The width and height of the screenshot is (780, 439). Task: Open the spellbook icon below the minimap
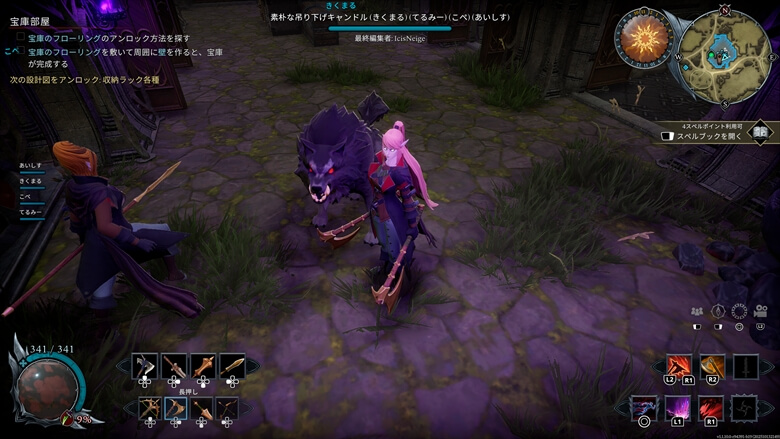tap(760, 133)
